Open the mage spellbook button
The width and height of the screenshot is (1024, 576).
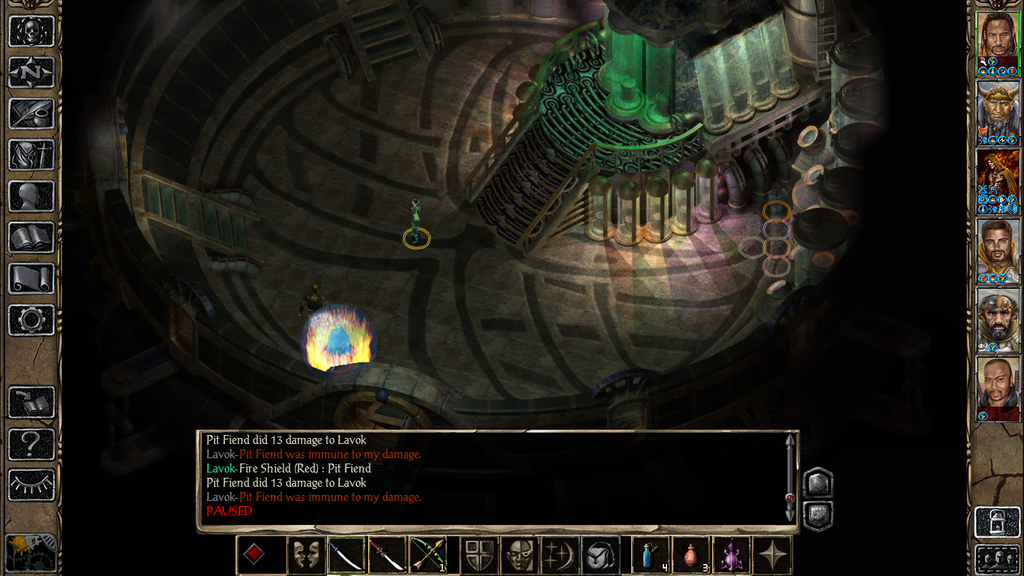click(x=31, y=237)
